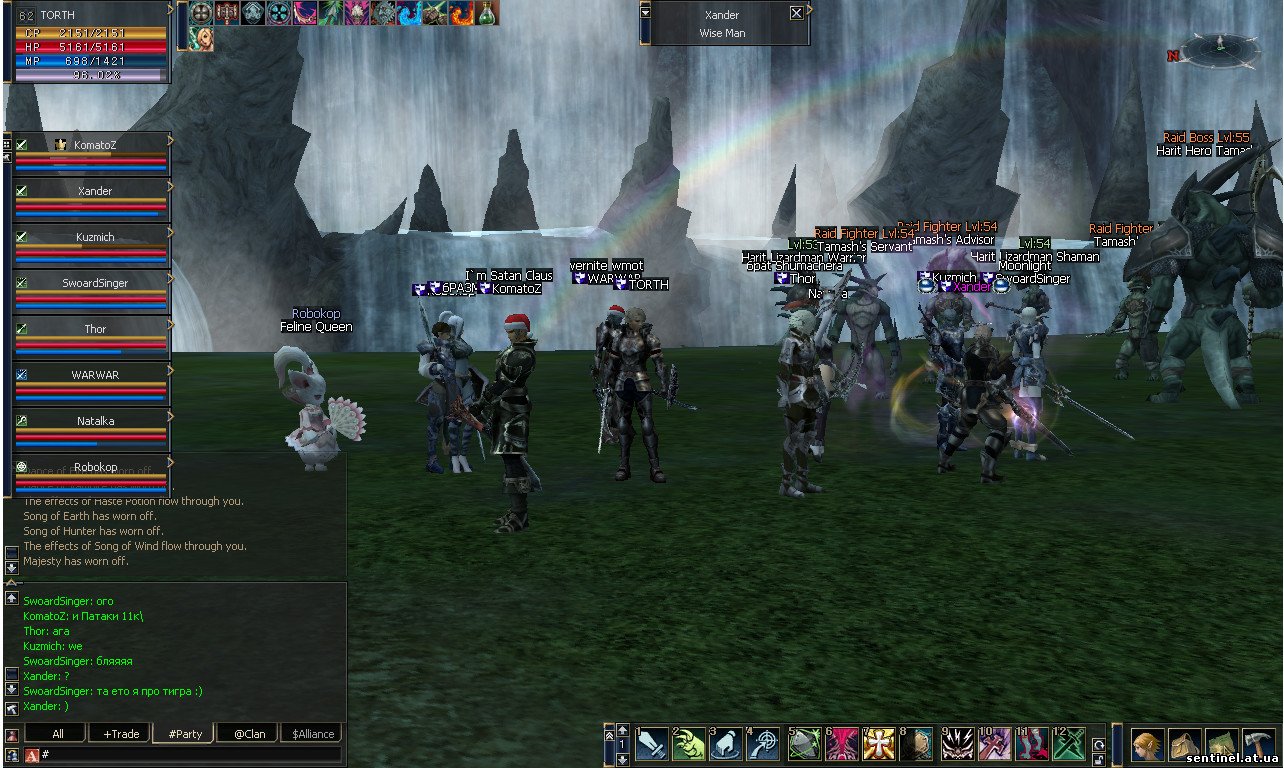Use the crossed green swords skill in slot 12
The width and height of the screenshot is (1284, 768).
coord(1069,744)
